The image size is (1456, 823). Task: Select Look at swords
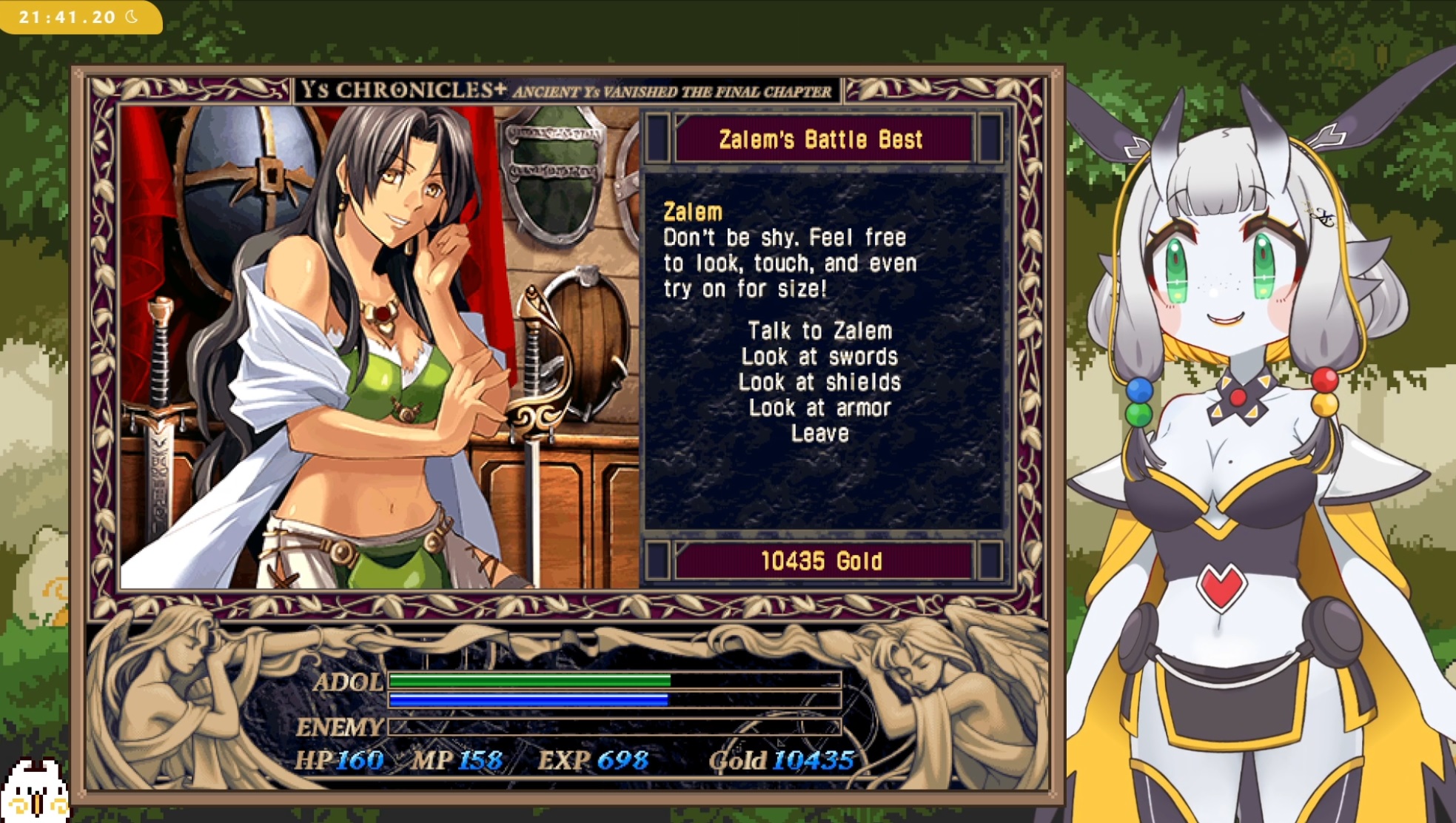click(x=819, y=357)
